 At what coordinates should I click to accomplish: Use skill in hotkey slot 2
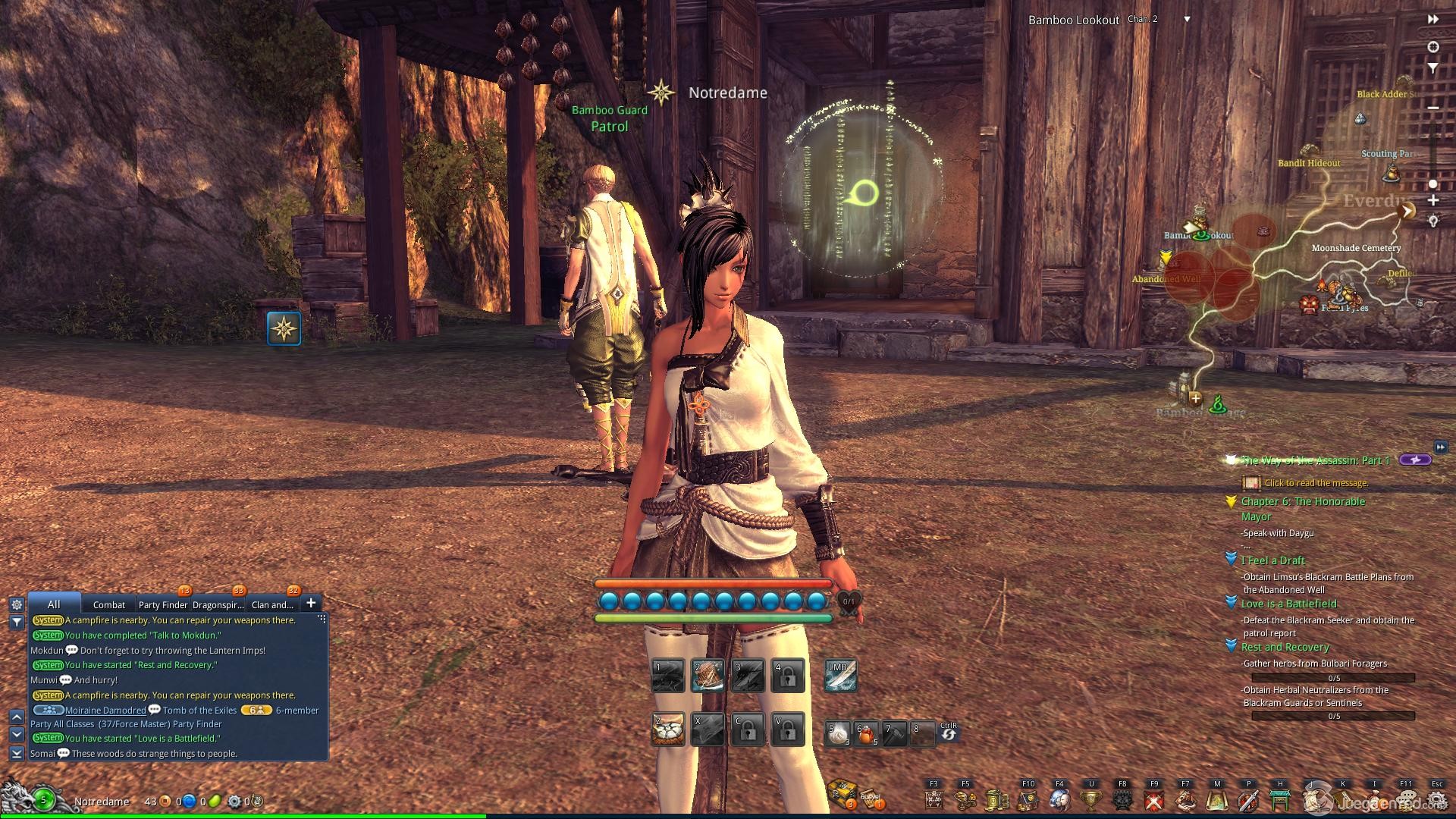pyautogui.click(x=708, y=676)
